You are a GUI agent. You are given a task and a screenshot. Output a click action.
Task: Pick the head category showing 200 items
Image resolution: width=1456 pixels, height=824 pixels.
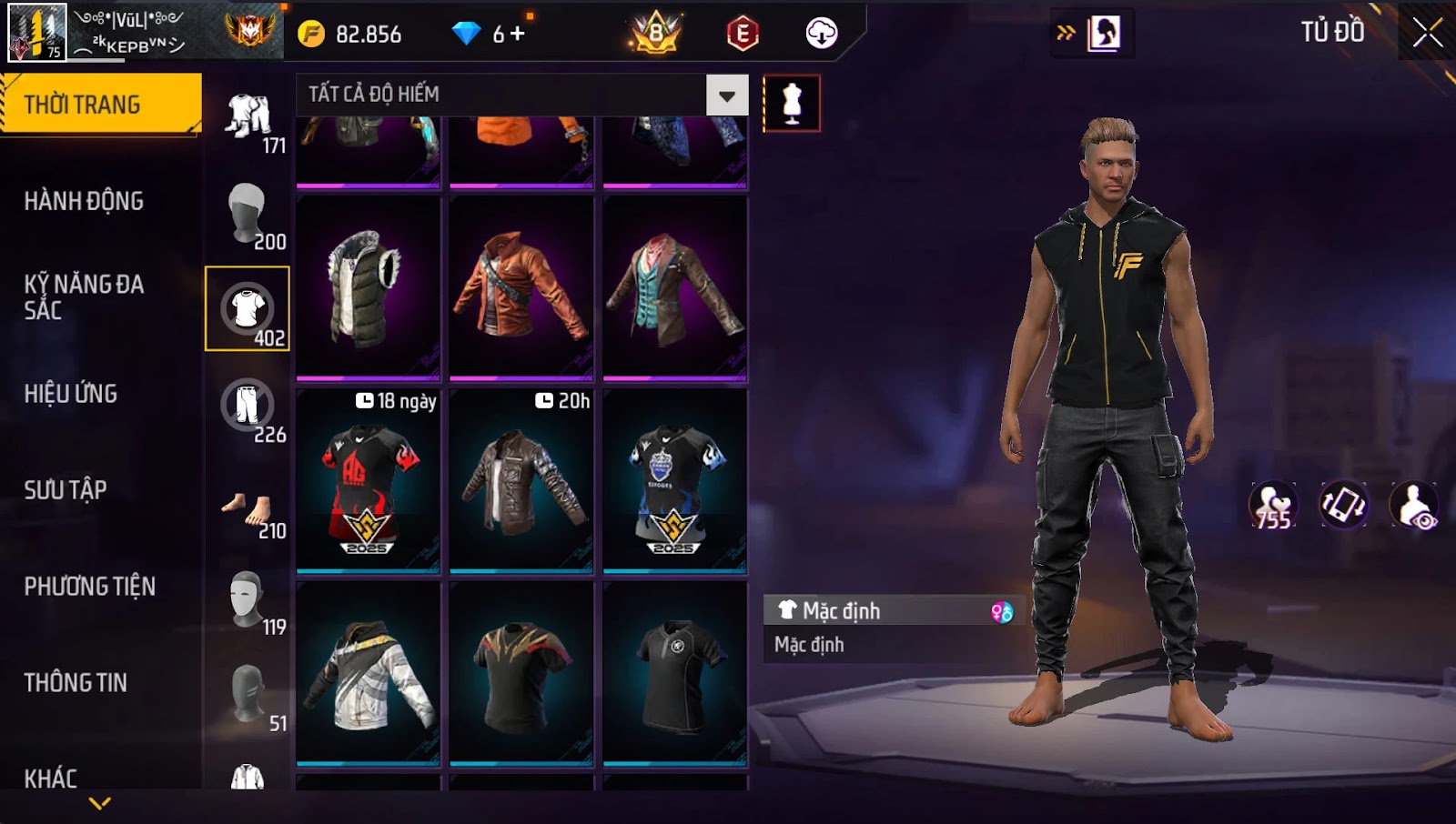248,213
